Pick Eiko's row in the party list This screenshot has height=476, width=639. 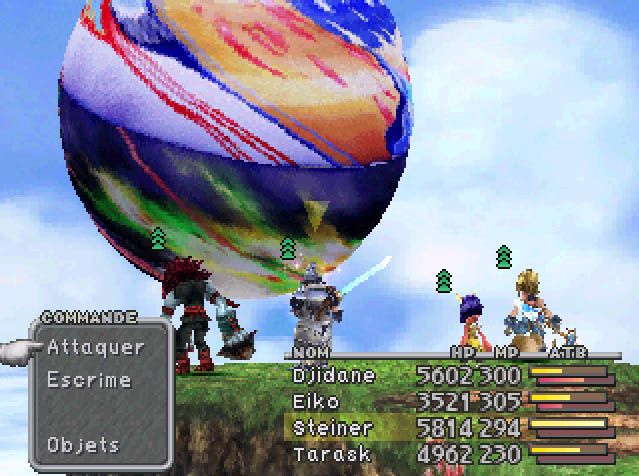coord(316,402)
